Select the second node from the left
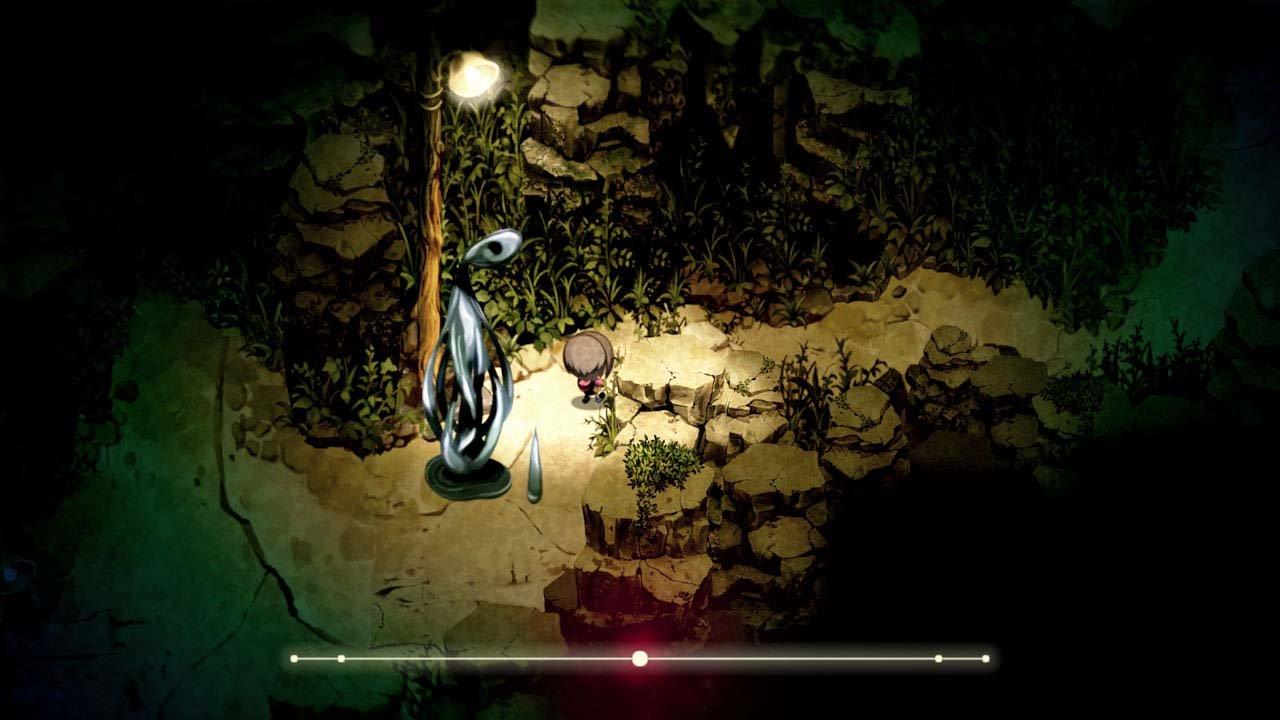1280x720 pixels. click(341, 659)
